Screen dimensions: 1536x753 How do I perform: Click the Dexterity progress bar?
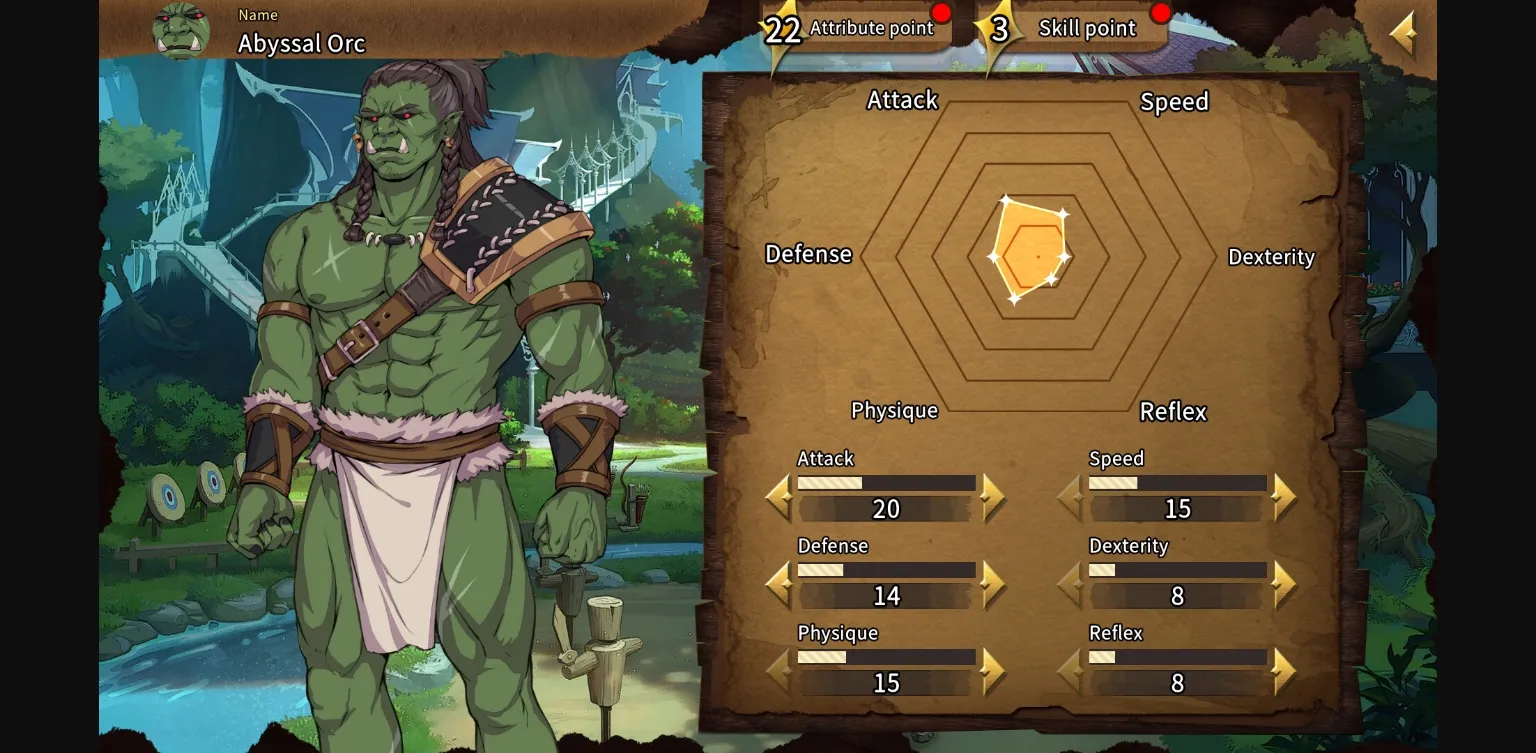tap(1177, 570)
